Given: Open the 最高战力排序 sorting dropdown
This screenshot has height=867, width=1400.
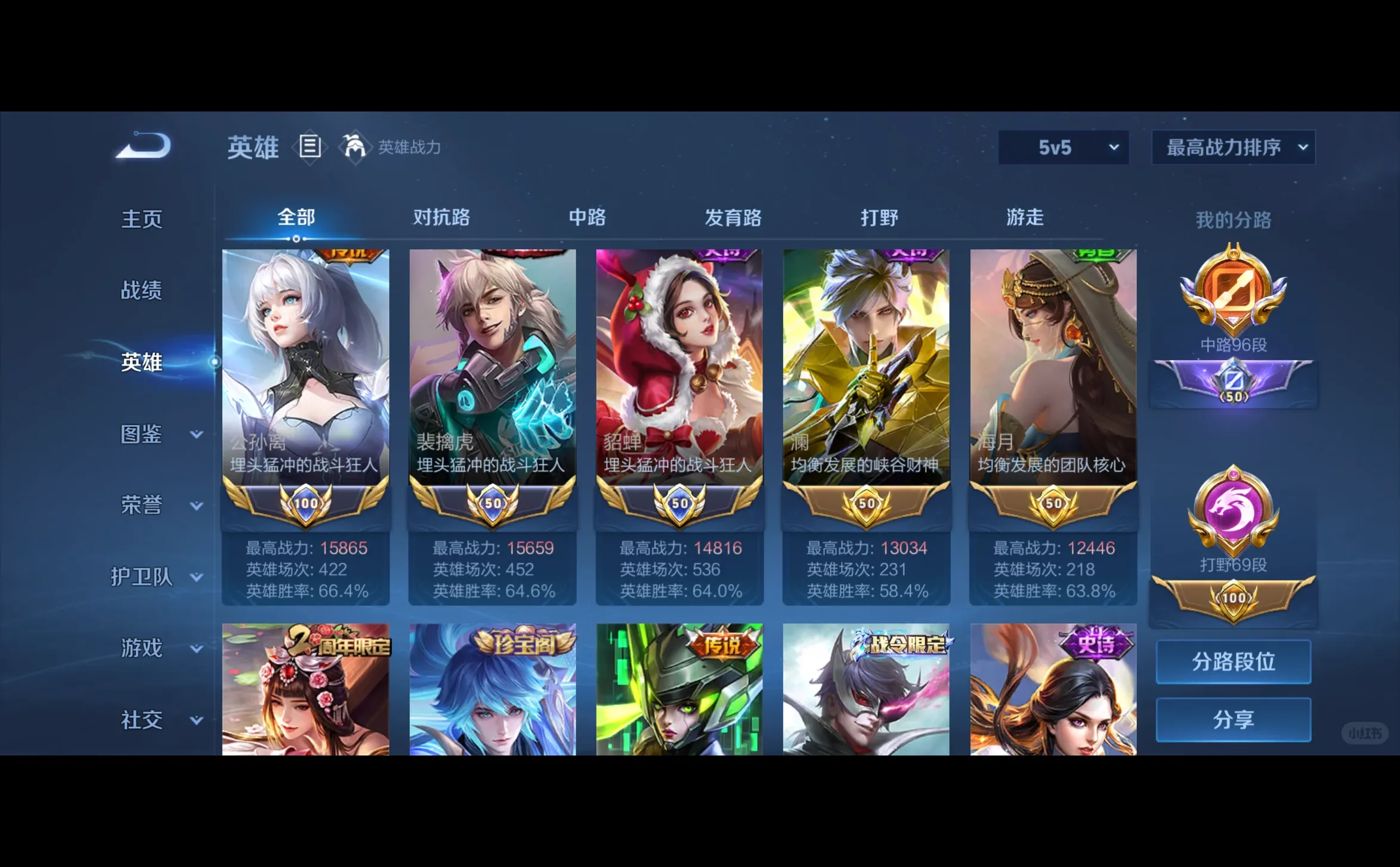Looking at the screenshot, I should (1233, 147).
